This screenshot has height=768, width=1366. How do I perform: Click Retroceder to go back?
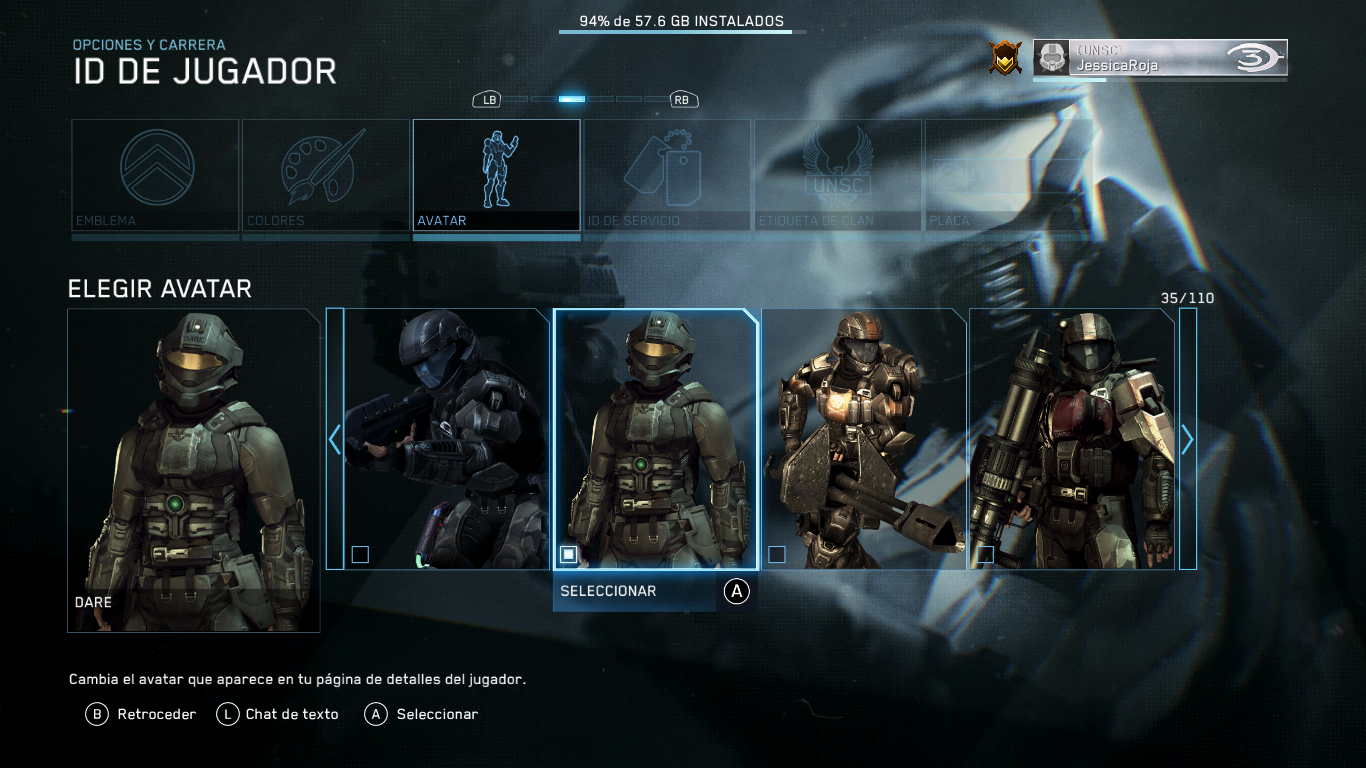coord(140,714)
